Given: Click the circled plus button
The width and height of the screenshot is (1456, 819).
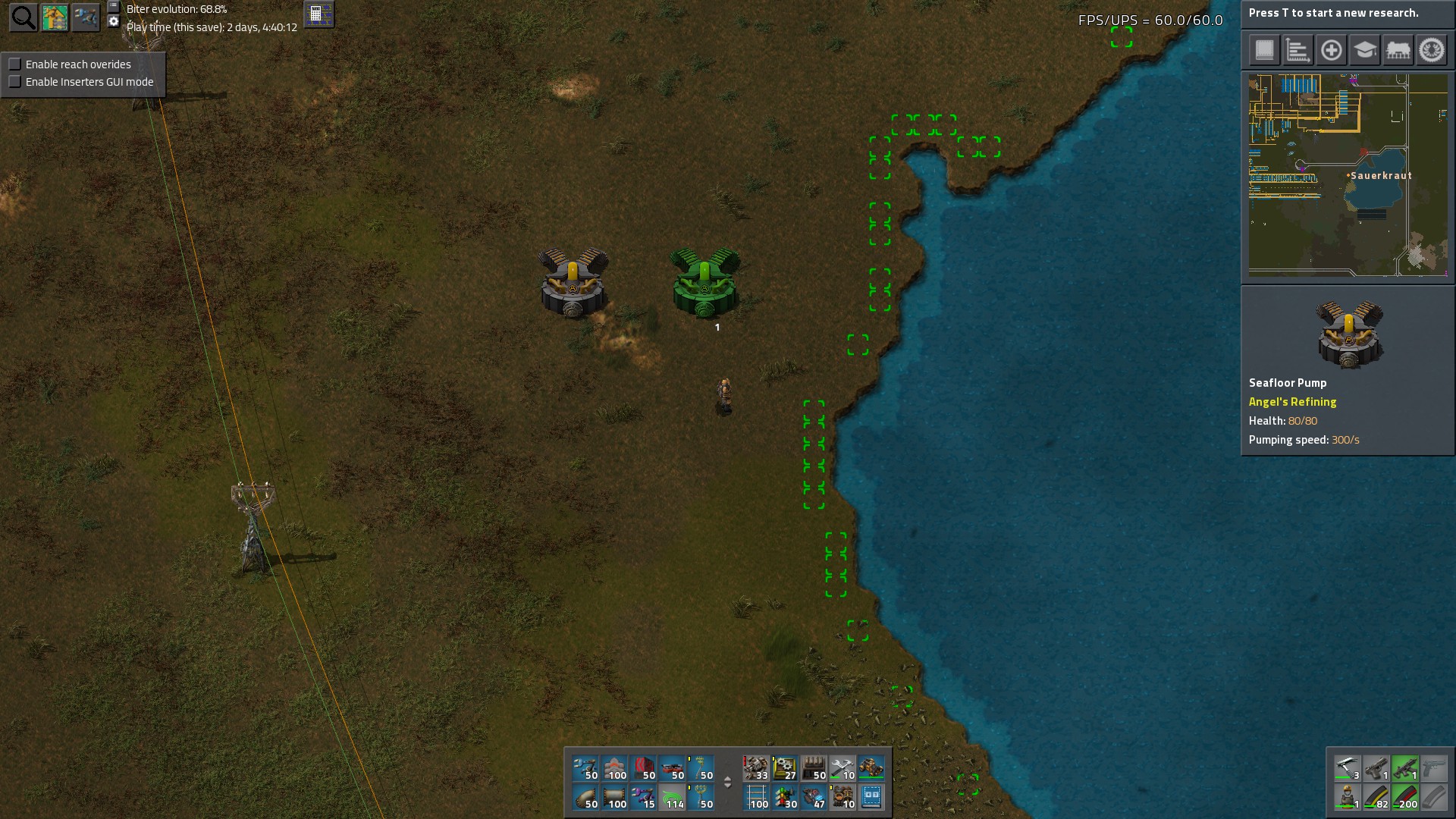Looking at the screenshot, I should coord(1331,51).
